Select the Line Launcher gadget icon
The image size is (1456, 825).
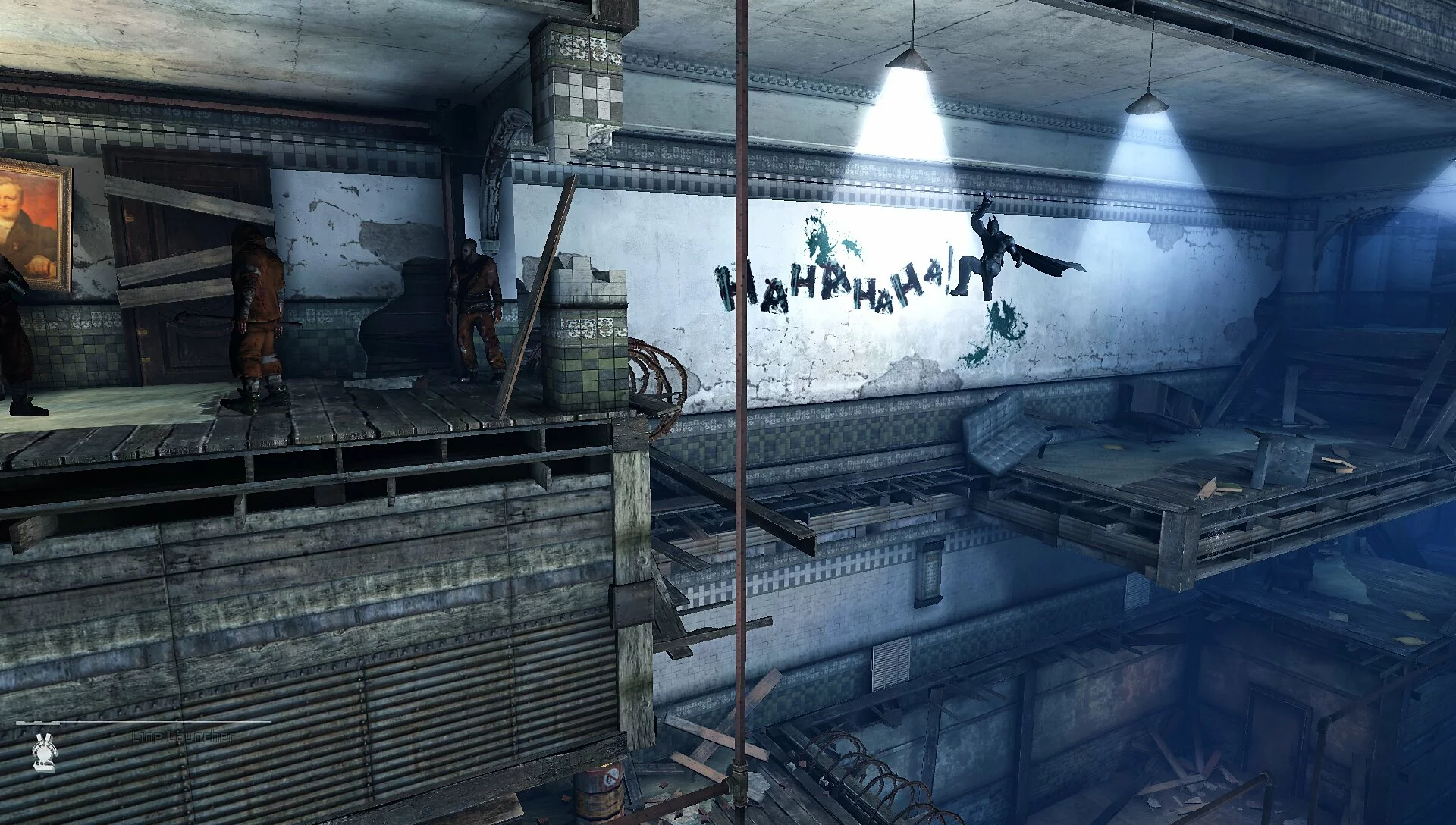[42, 754]
